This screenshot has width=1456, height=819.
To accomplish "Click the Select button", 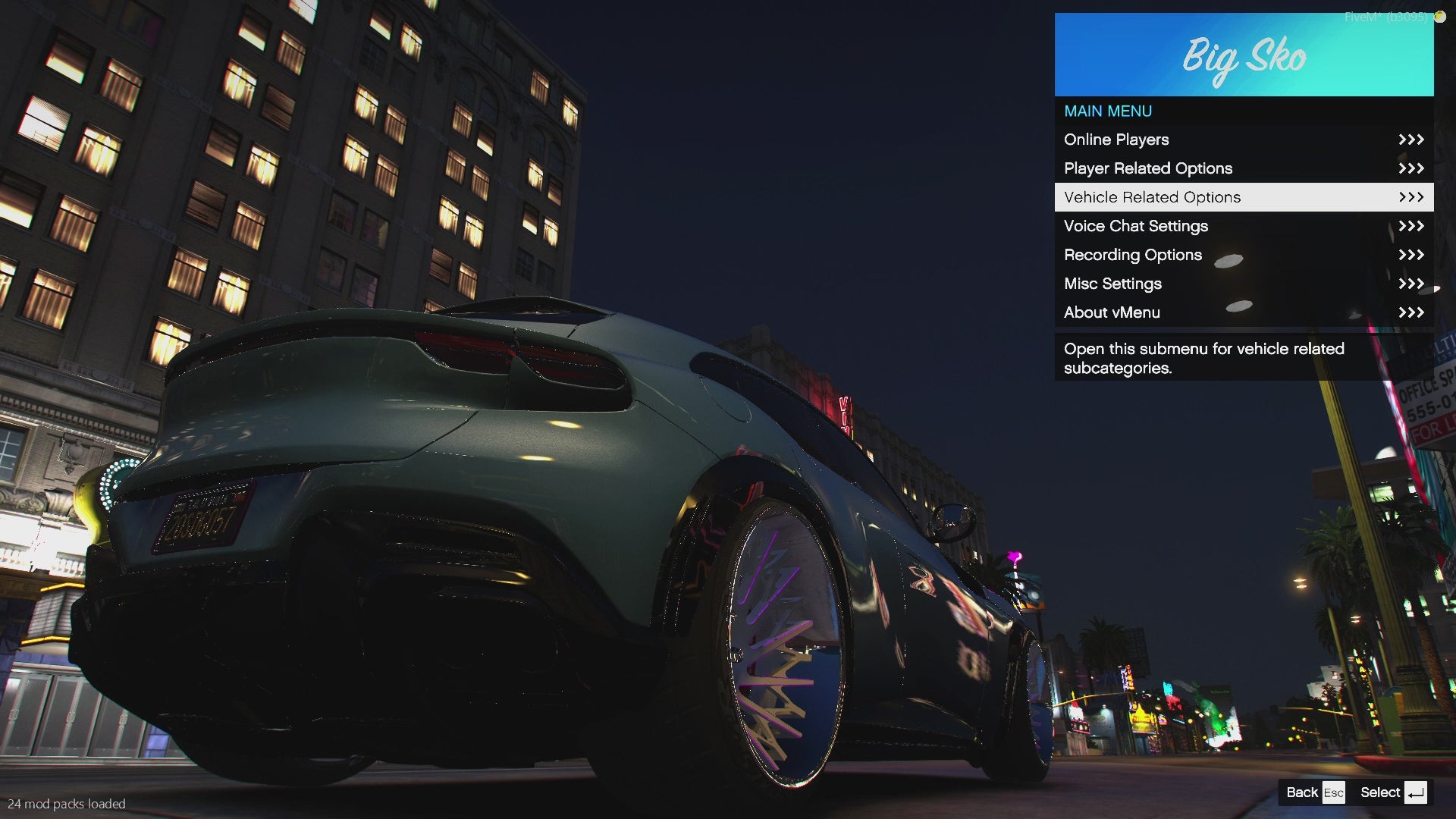I will click(1393, 792).
